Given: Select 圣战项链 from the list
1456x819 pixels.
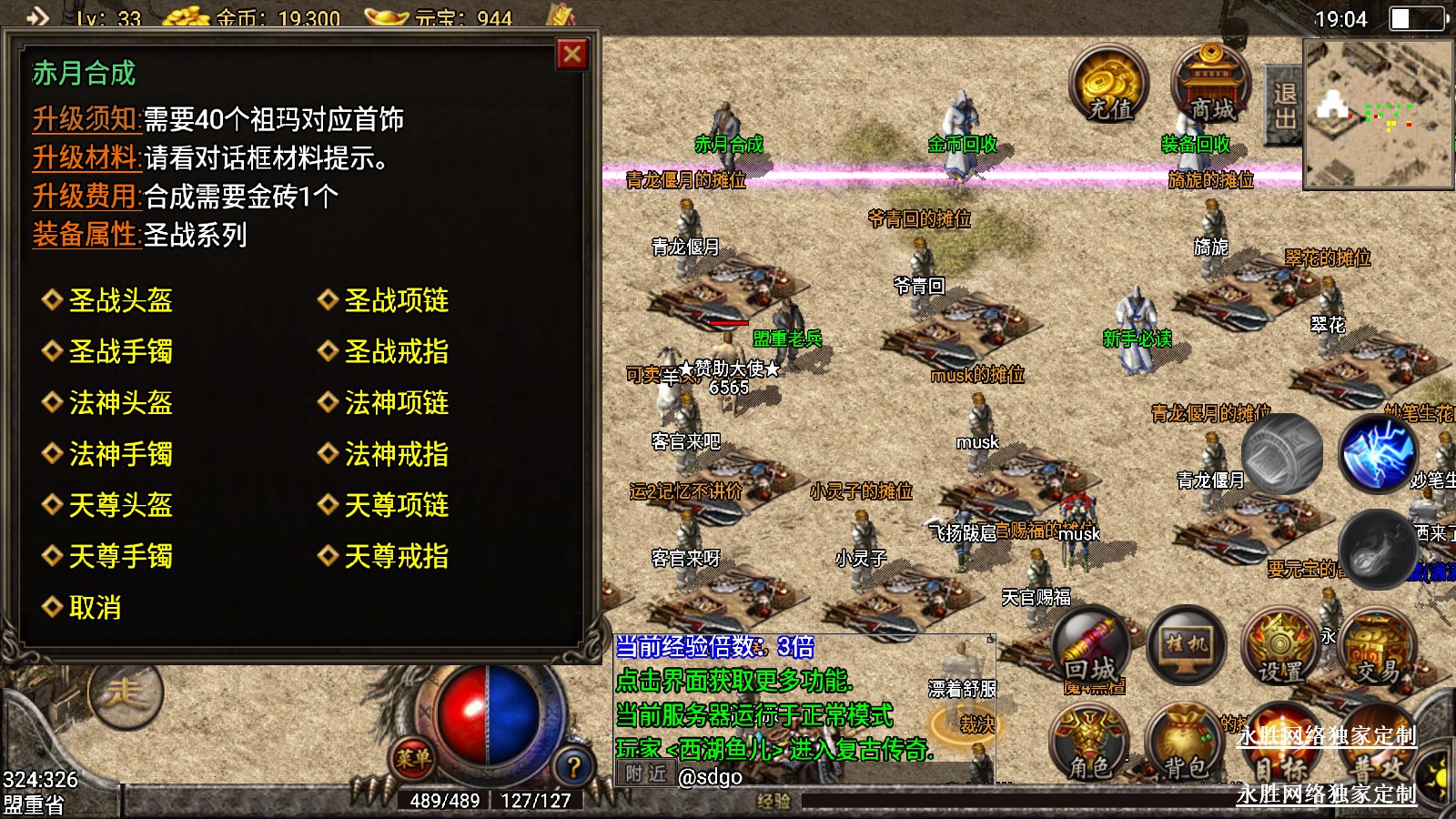Looking at the screenshot, I should (396, 300).
